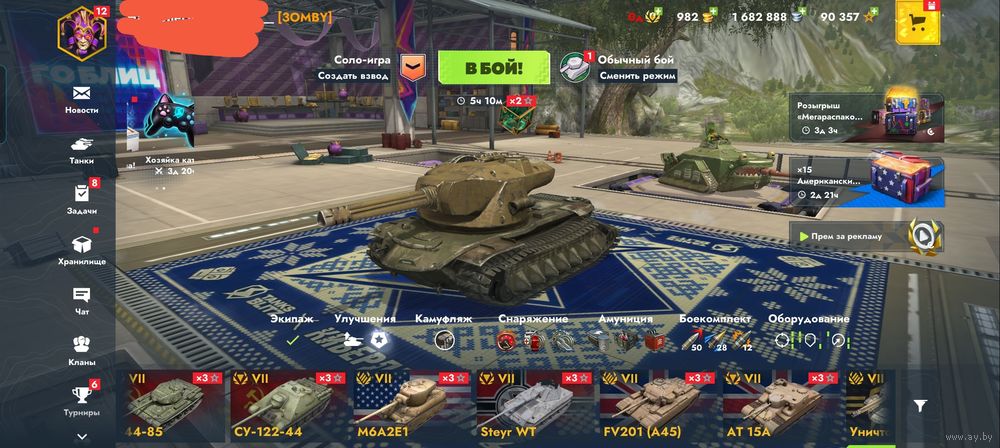
Task: Expand the Соло-игра platoon dropdown
Action: coord(411,67)
